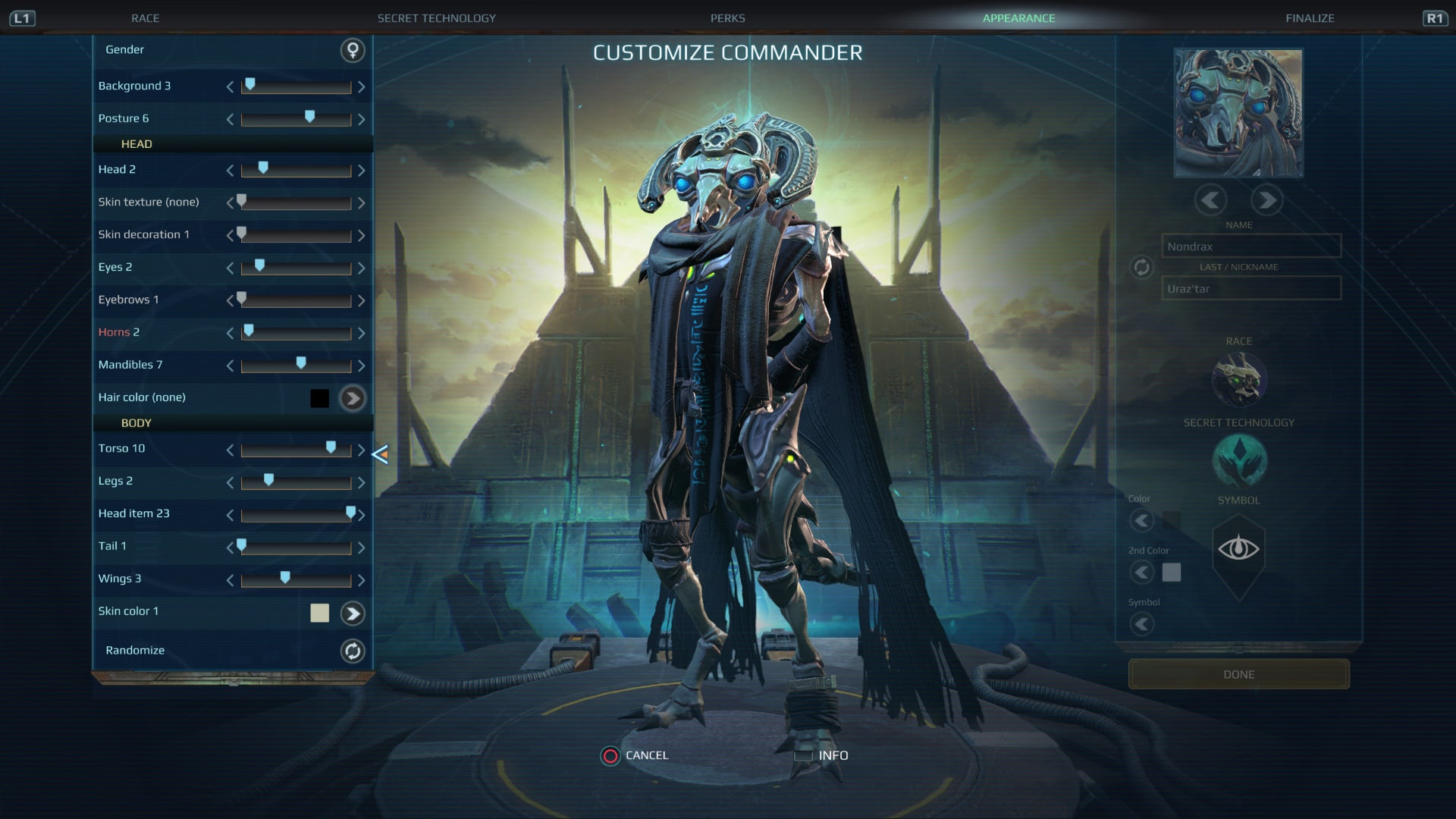Decrease Horns value with left chevron
The image size is (1456, 819).
click(229, 333)
